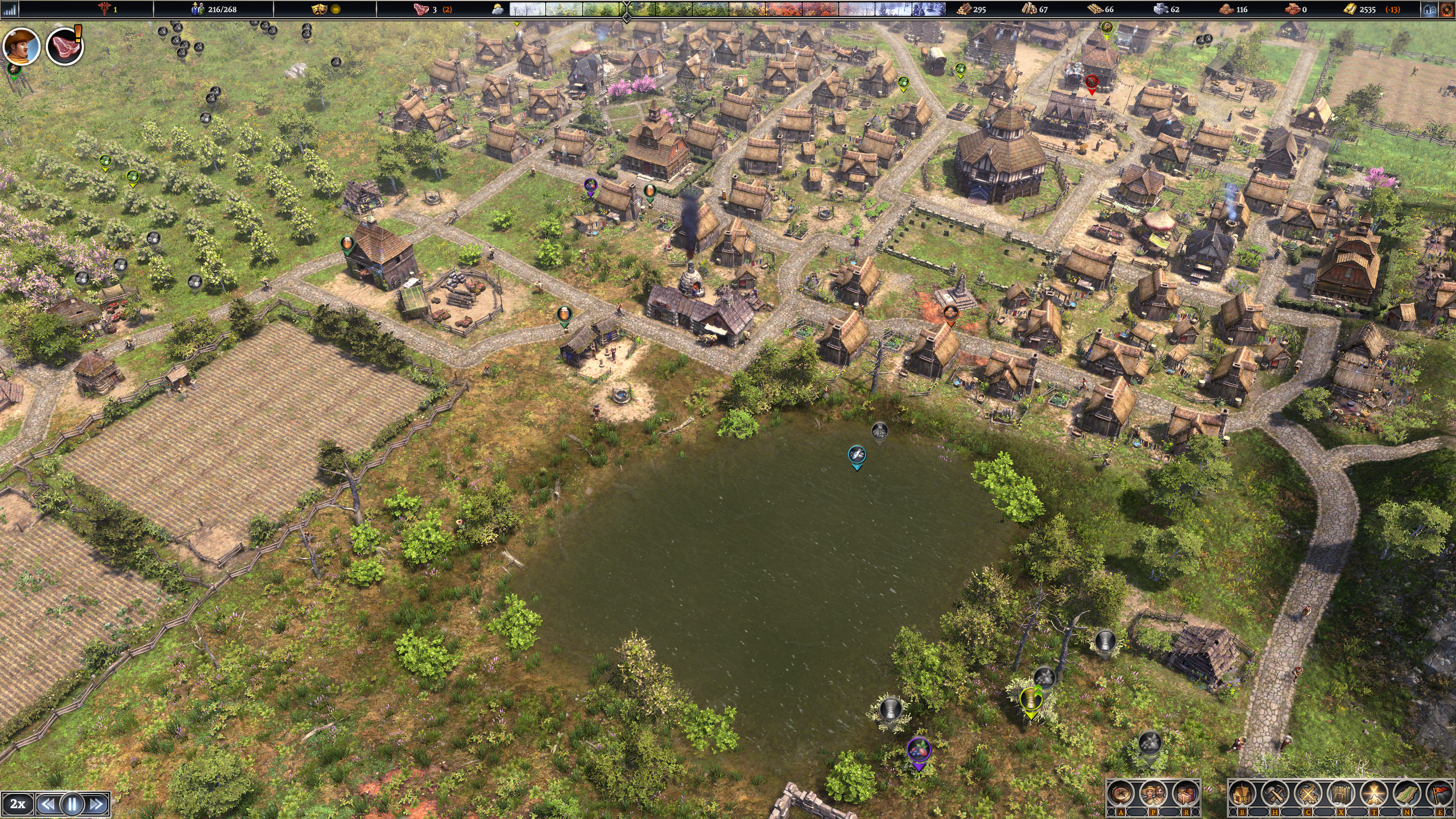Image resolution: width=1456 pixels, height=819 pixels.
Task: Choose the wooden palisade fence tool
Action: (1341, 794)
